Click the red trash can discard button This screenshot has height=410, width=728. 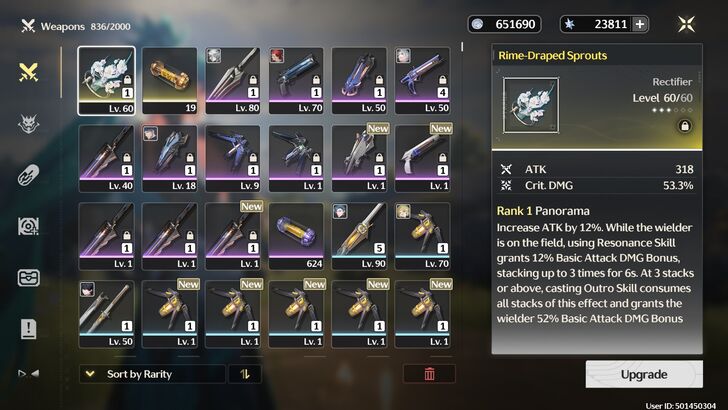(429, 374)
